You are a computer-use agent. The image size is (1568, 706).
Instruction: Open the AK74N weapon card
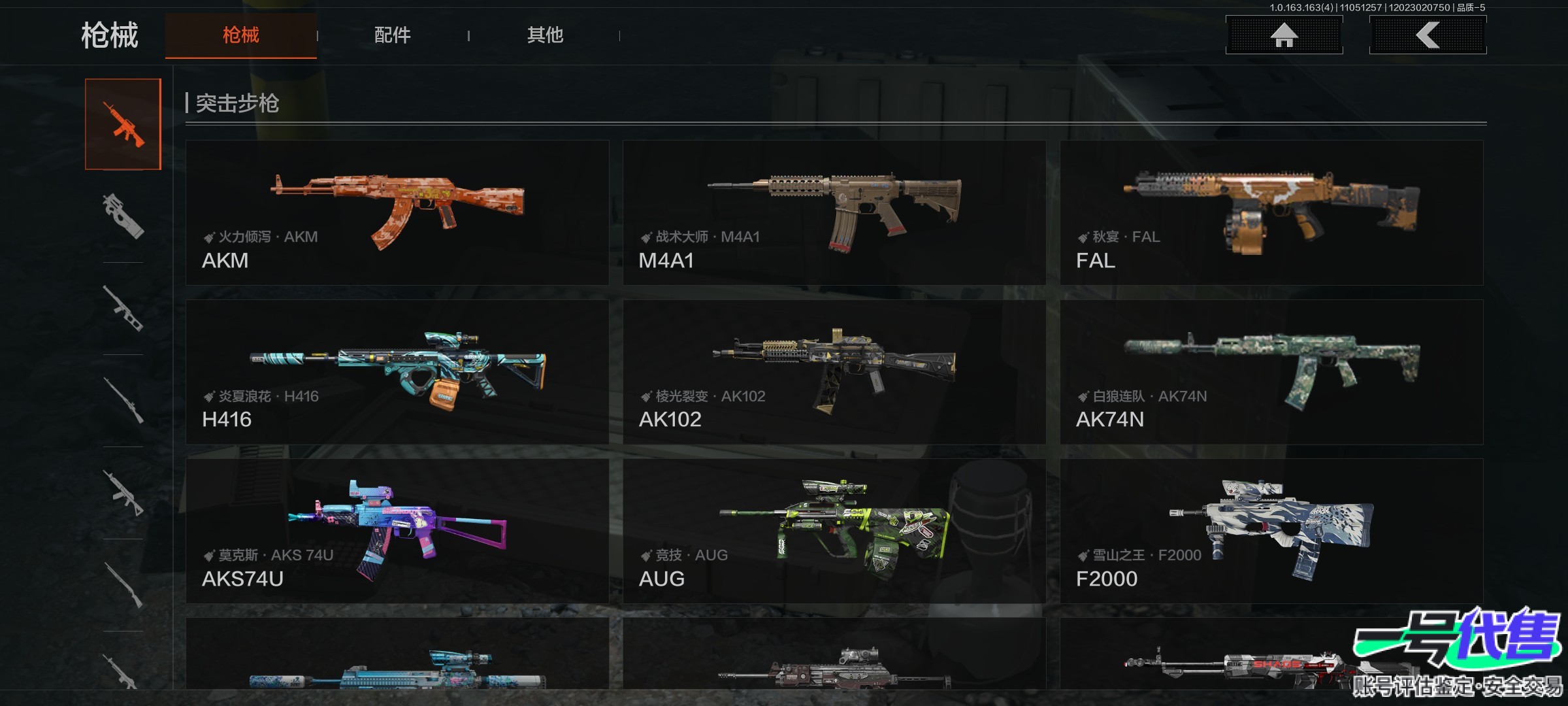[x=1271, y=372]
